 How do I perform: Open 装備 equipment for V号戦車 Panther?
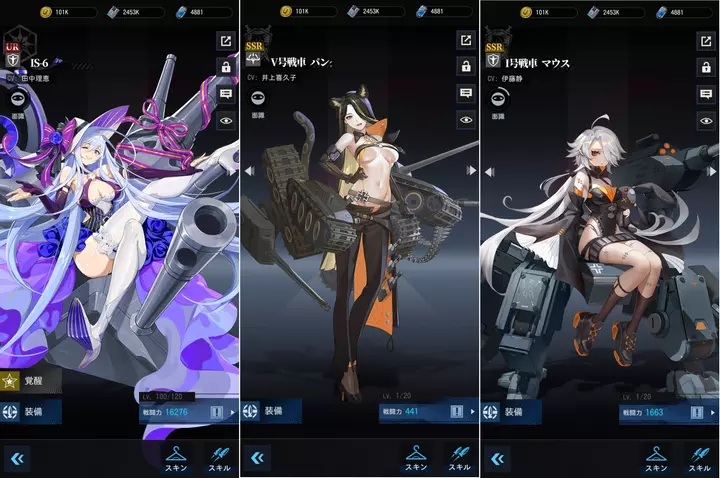point(272,411)
